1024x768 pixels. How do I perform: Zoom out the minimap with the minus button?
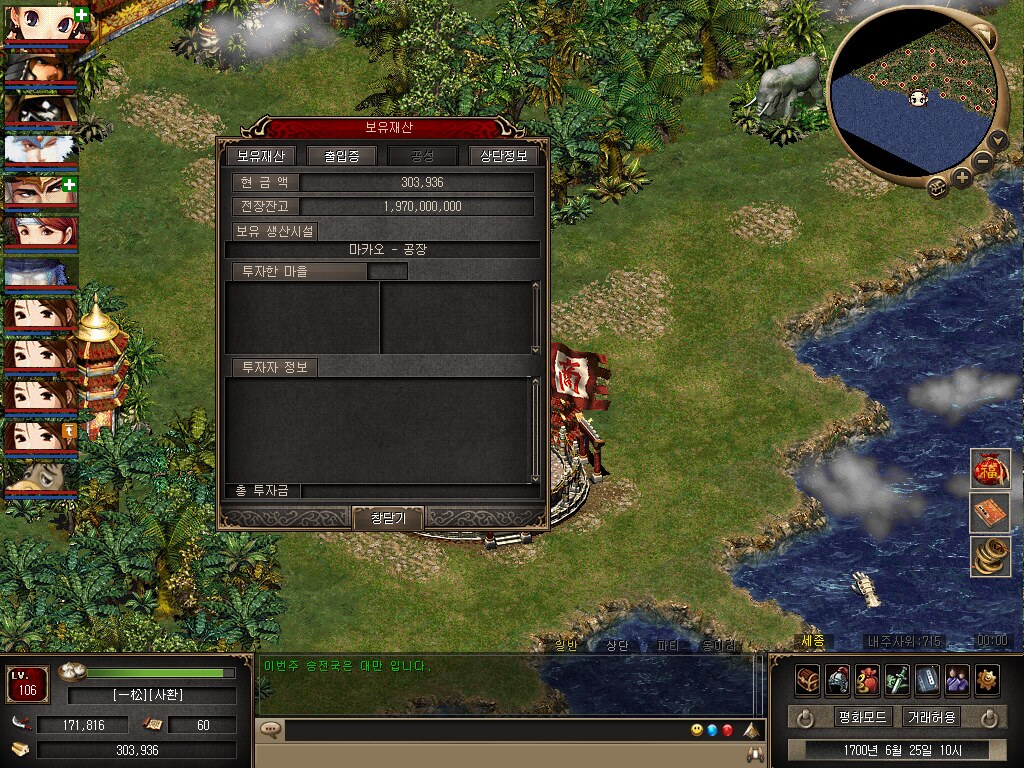coord(983,161)
